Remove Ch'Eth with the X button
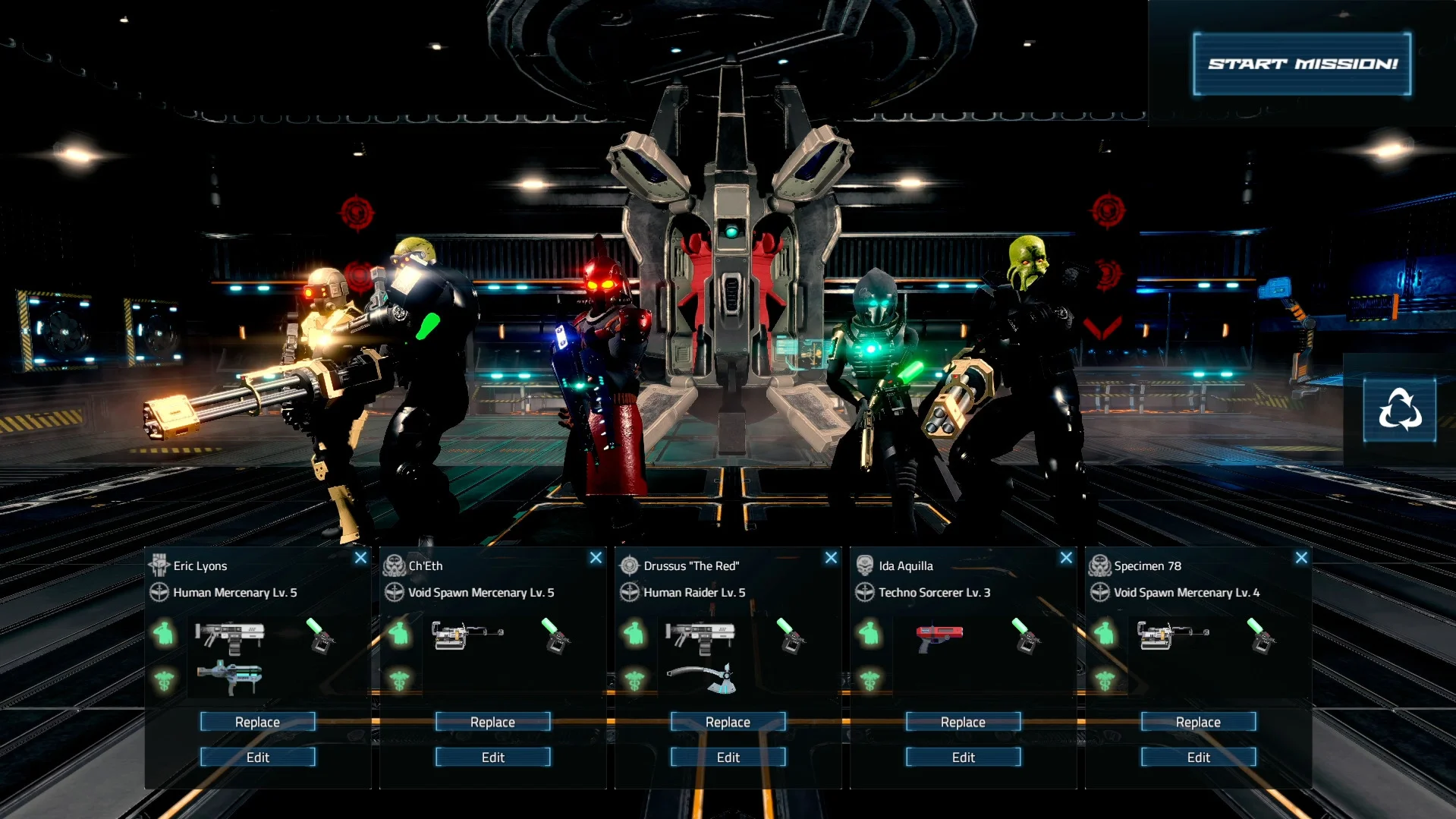This screenshot has width=1456, height=819. (x=596, y=558)
